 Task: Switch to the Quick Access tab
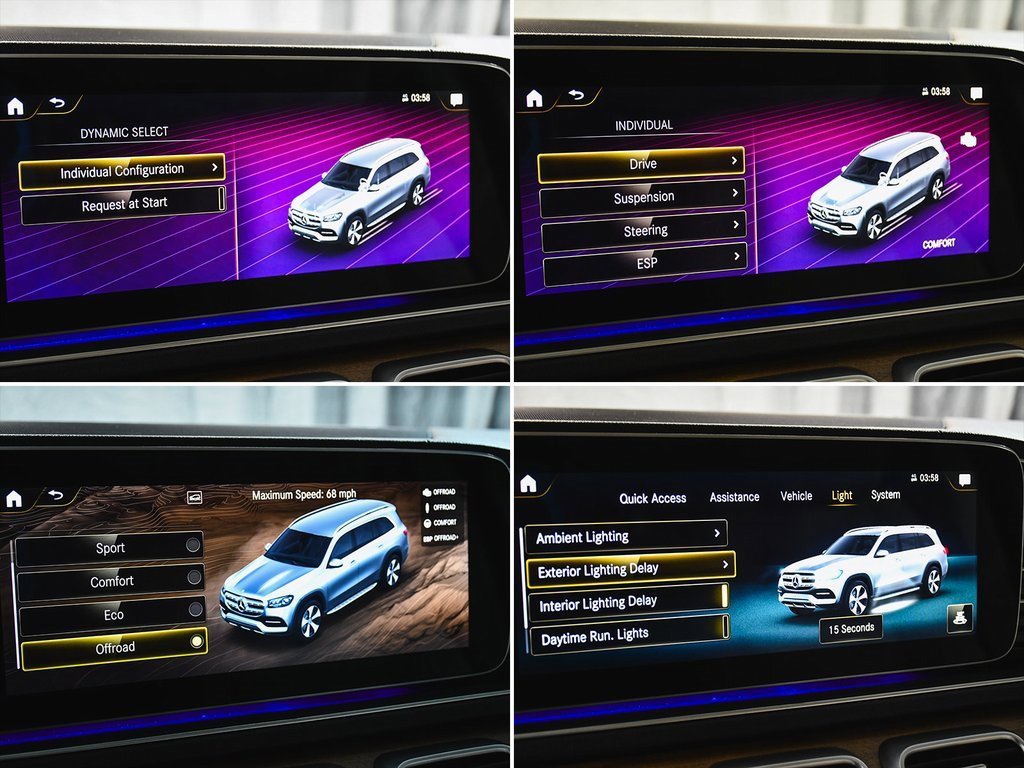tap(652, 498)
